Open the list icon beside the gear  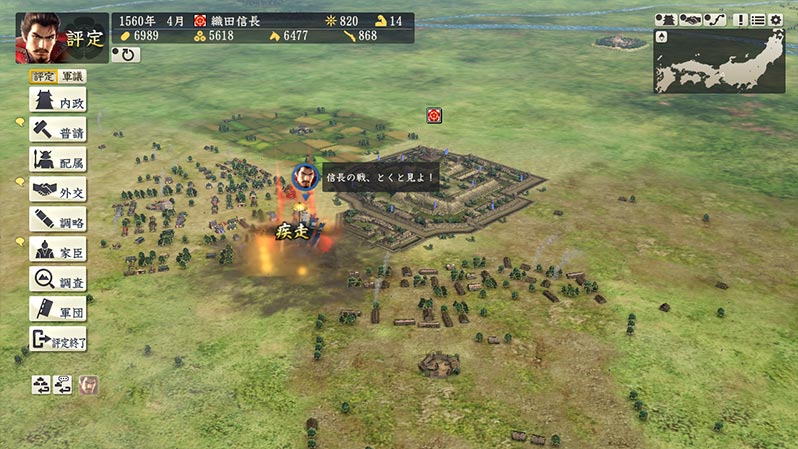point(757,19)
